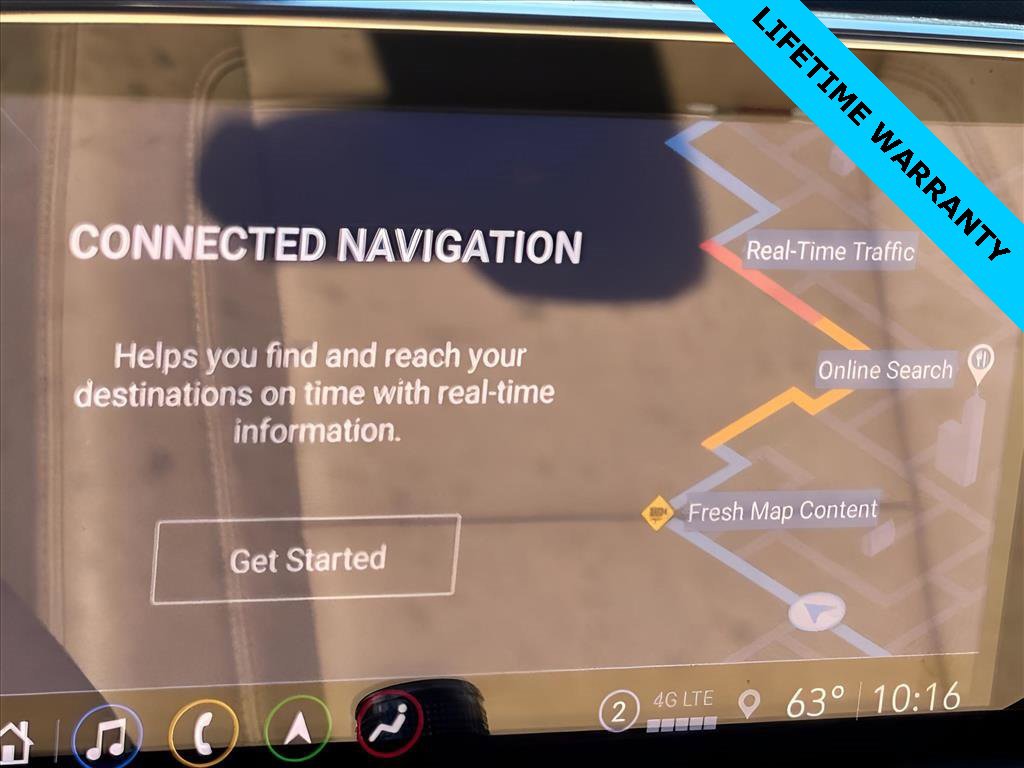Viewport: 1024px width, 768px height.
Task: Select the location pin status icon
Action: coord(748,704)
